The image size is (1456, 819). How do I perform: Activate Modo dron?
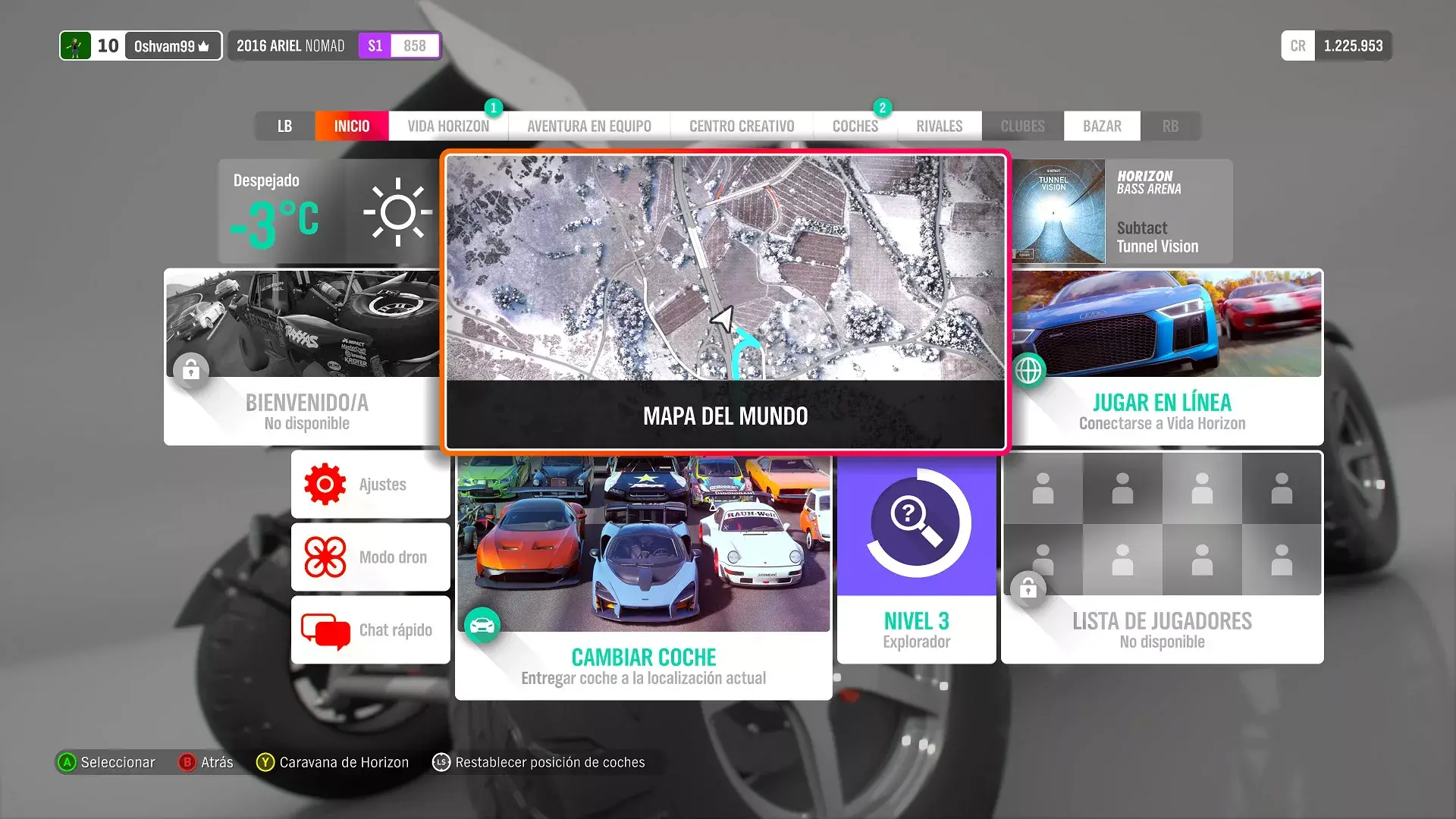click(371, 557)
